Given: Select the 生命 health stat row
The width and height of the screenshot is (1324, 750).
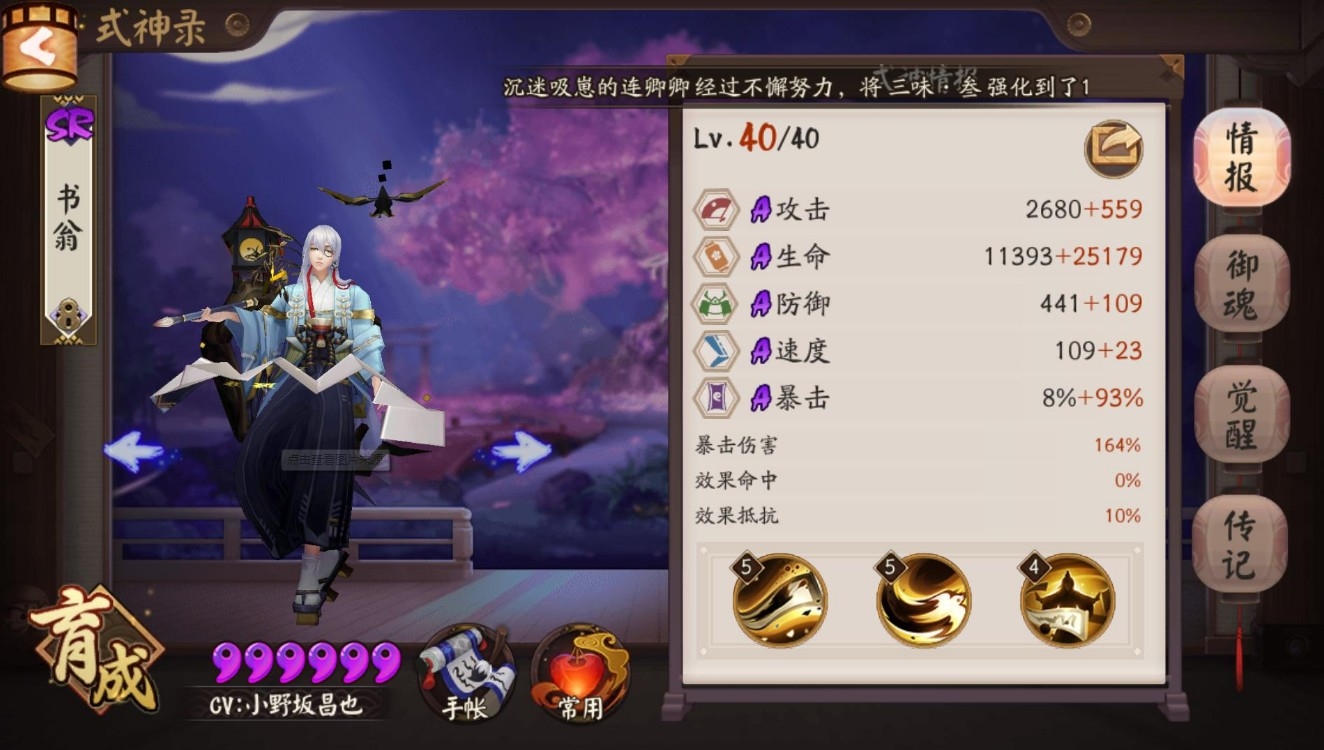Looking at the screenshot, I should pos(918,256).
